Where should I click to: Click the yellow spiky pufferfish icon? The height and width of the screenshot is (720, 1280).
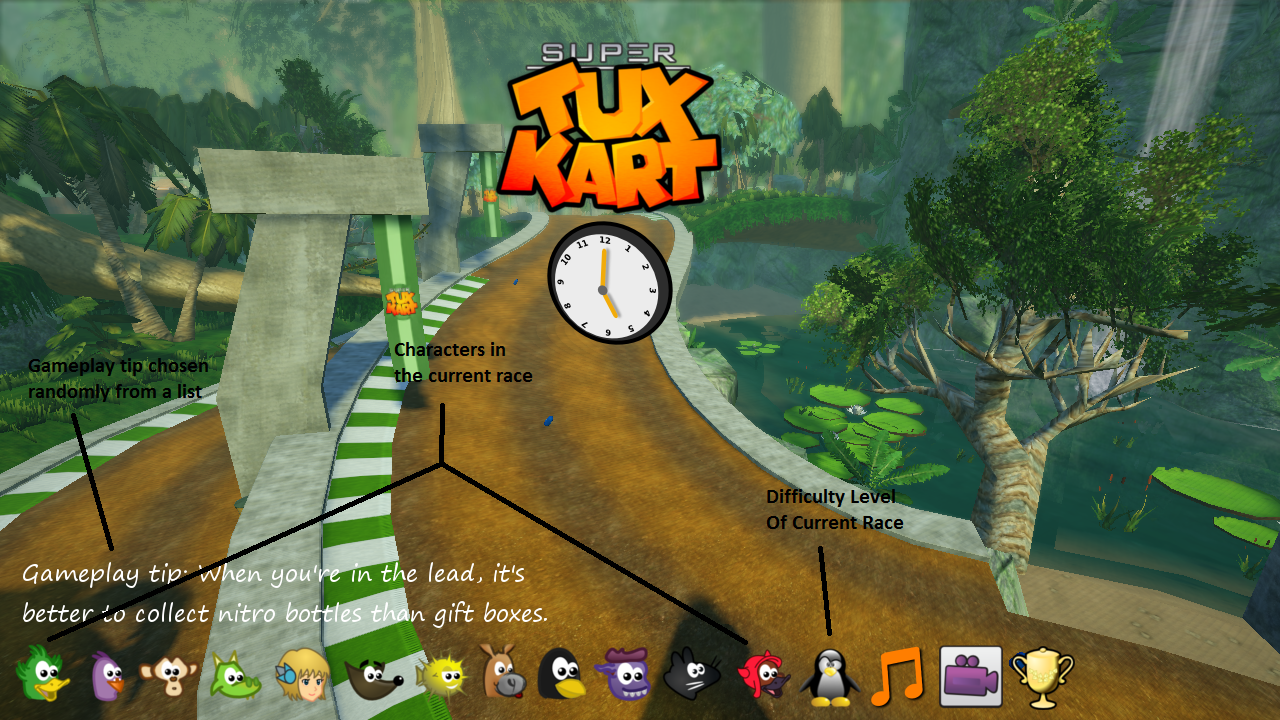point(440,675)
